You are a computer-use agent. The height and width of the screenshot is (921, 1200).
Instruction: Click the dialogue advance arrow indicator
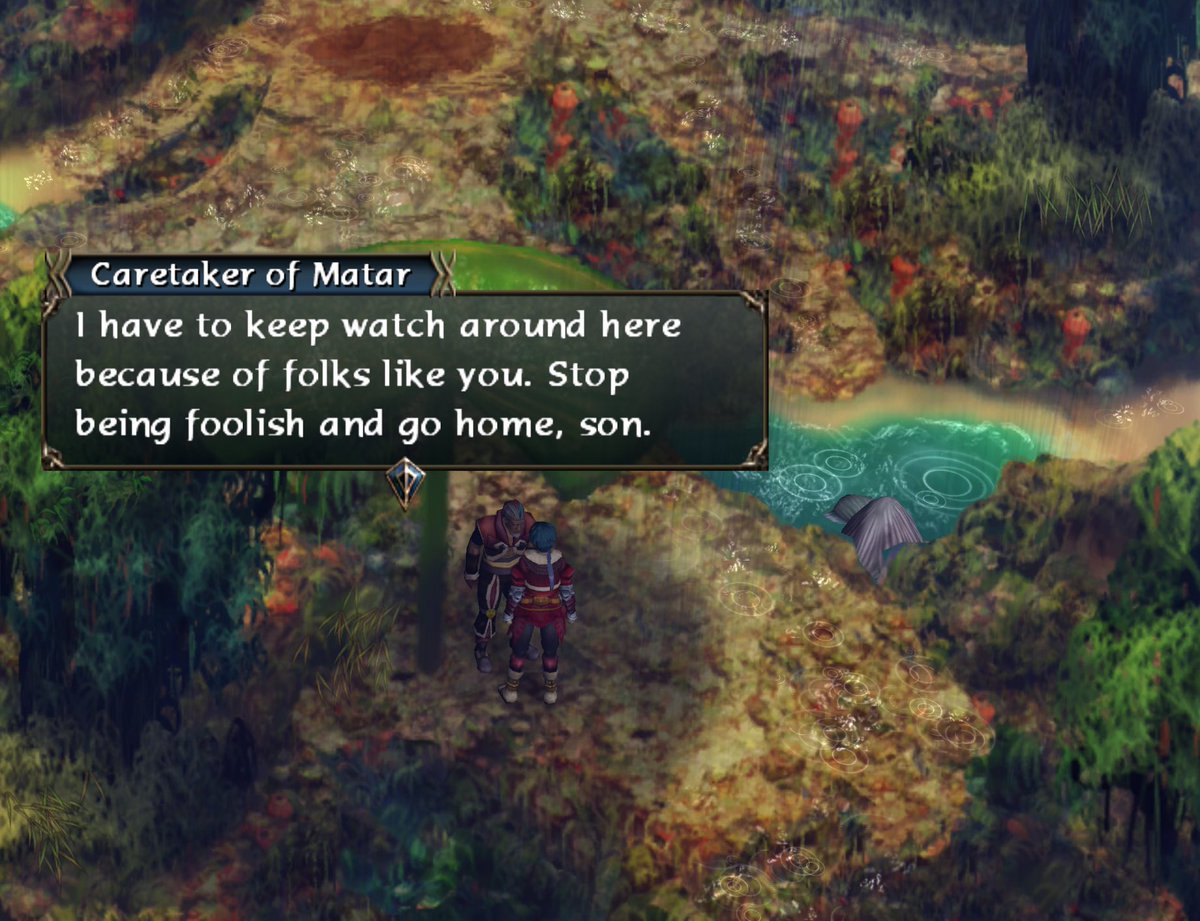[405, 483]
